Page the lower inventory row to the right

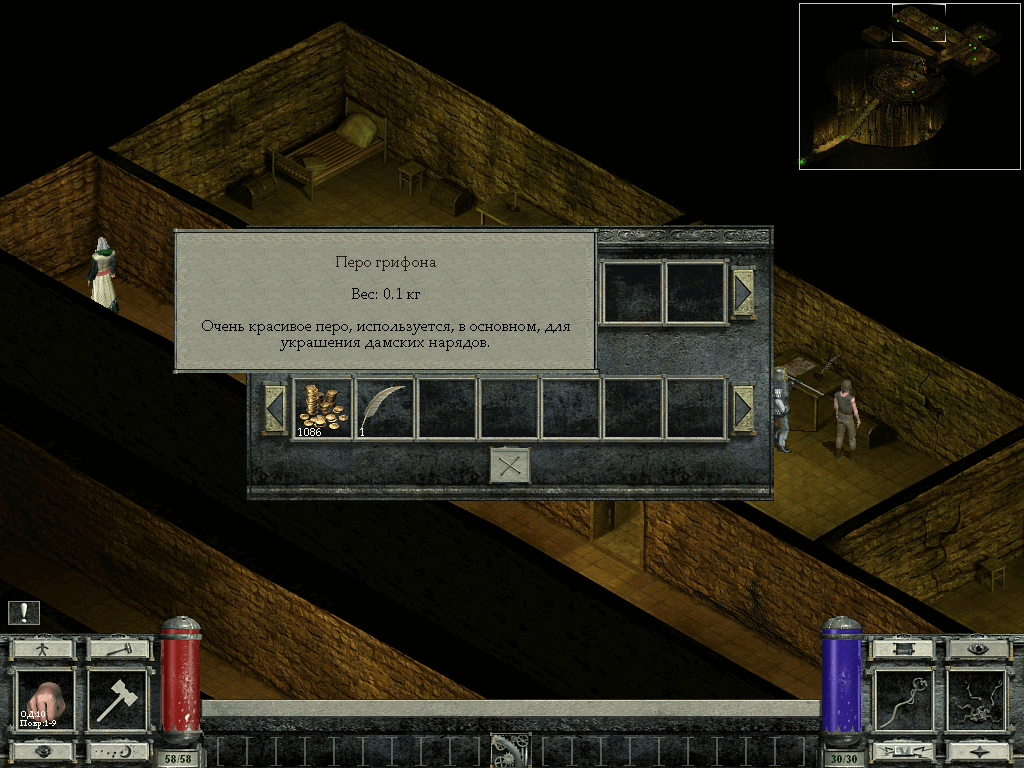pos(743,408)
